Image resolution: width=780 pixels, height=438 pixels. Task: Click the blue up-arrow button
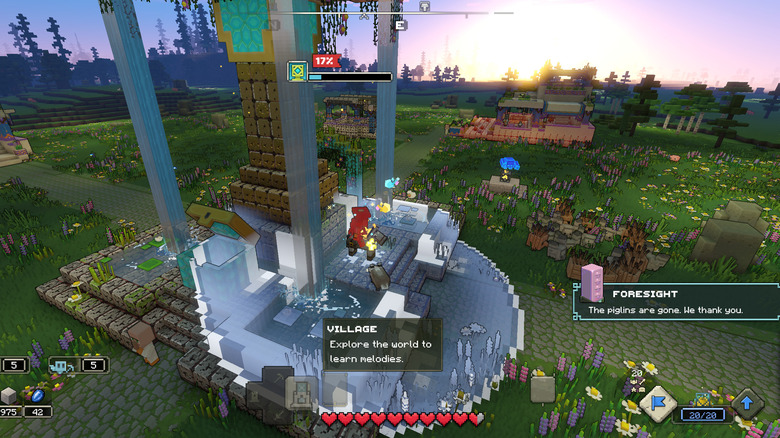click(x=747, y=404)
